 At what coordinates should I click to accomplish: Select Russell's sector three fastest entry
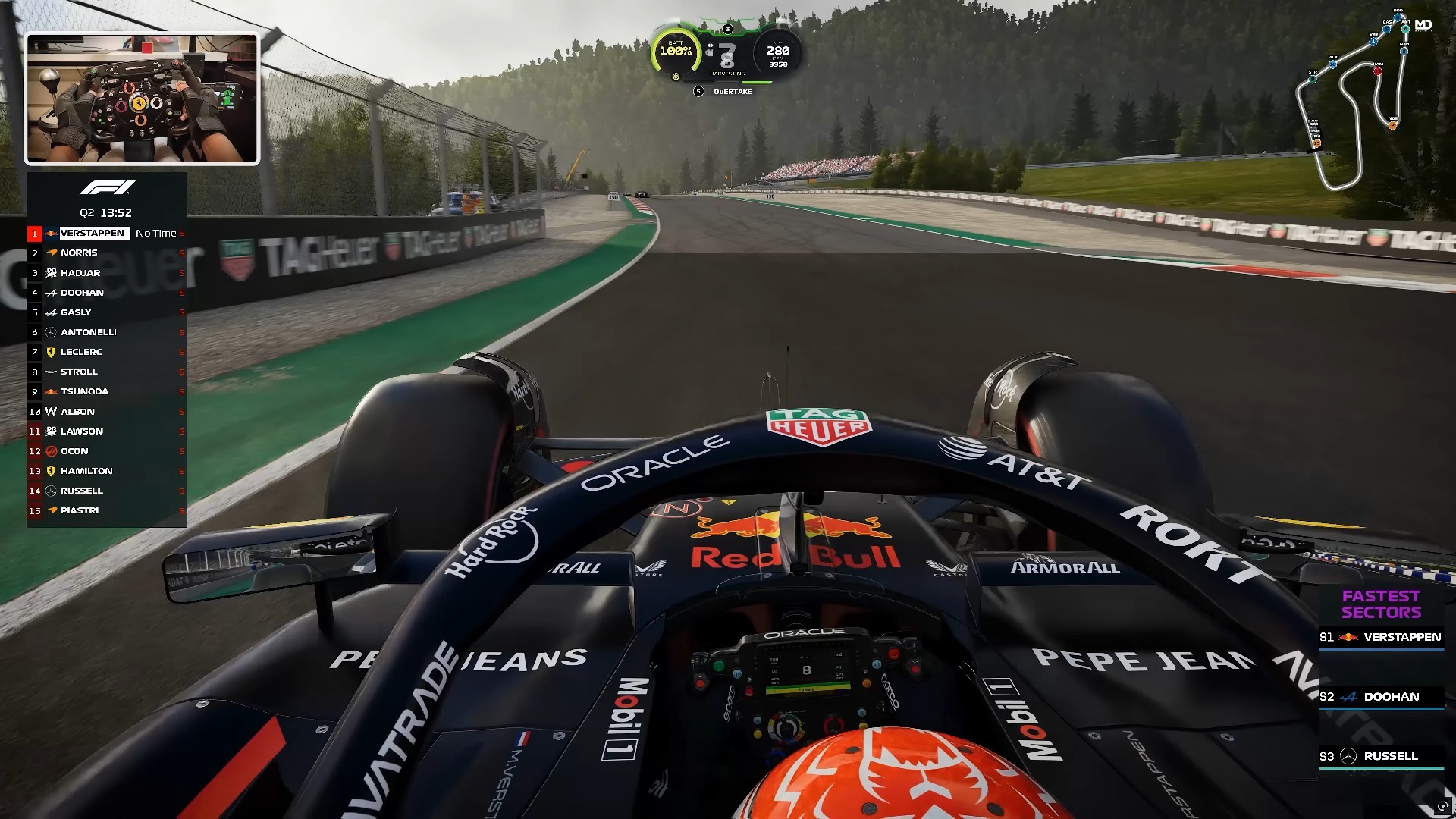pos(1381,756)
